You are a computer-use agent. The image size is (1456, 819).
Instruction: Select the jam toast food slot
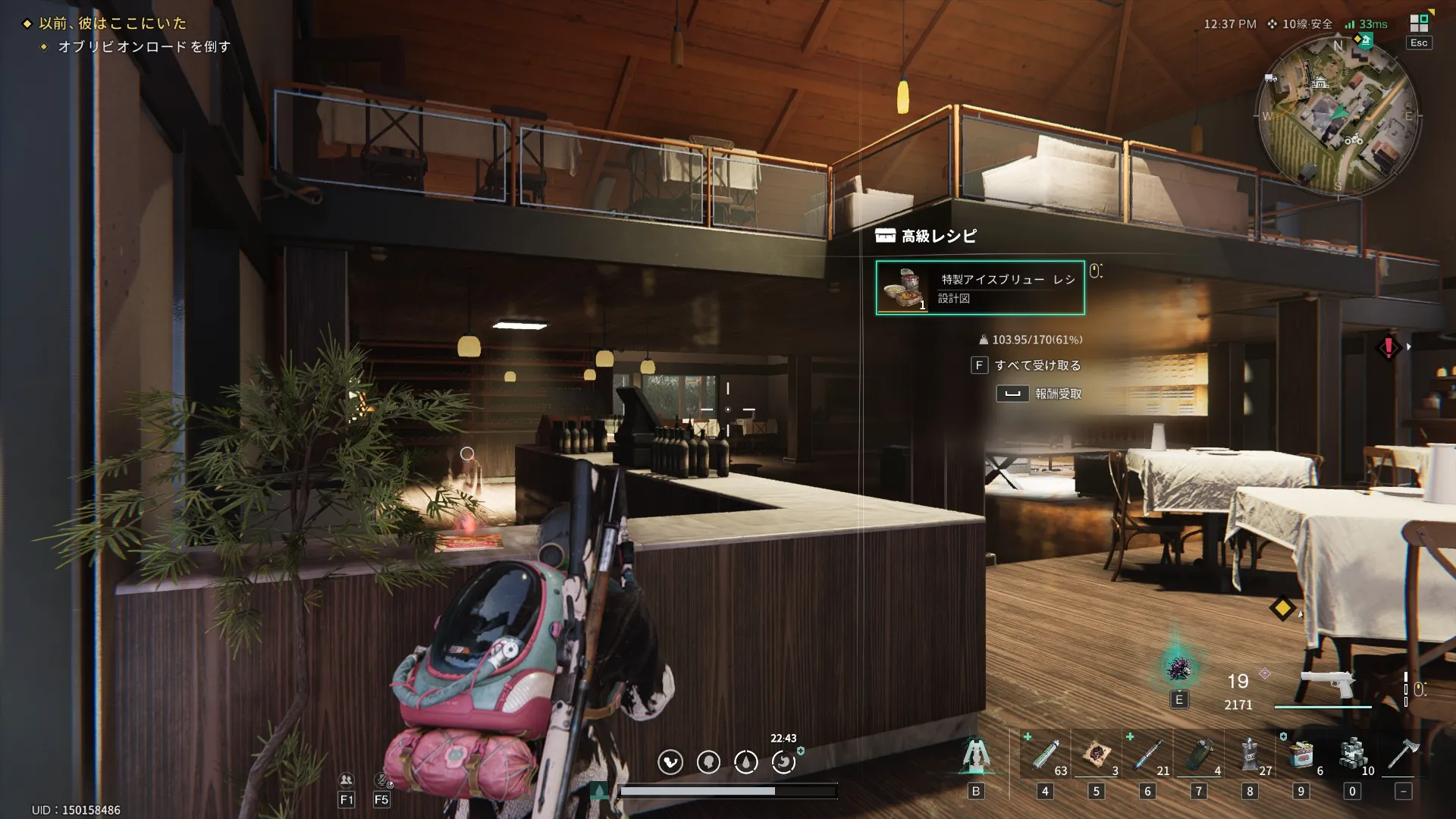coord(1097,755)
